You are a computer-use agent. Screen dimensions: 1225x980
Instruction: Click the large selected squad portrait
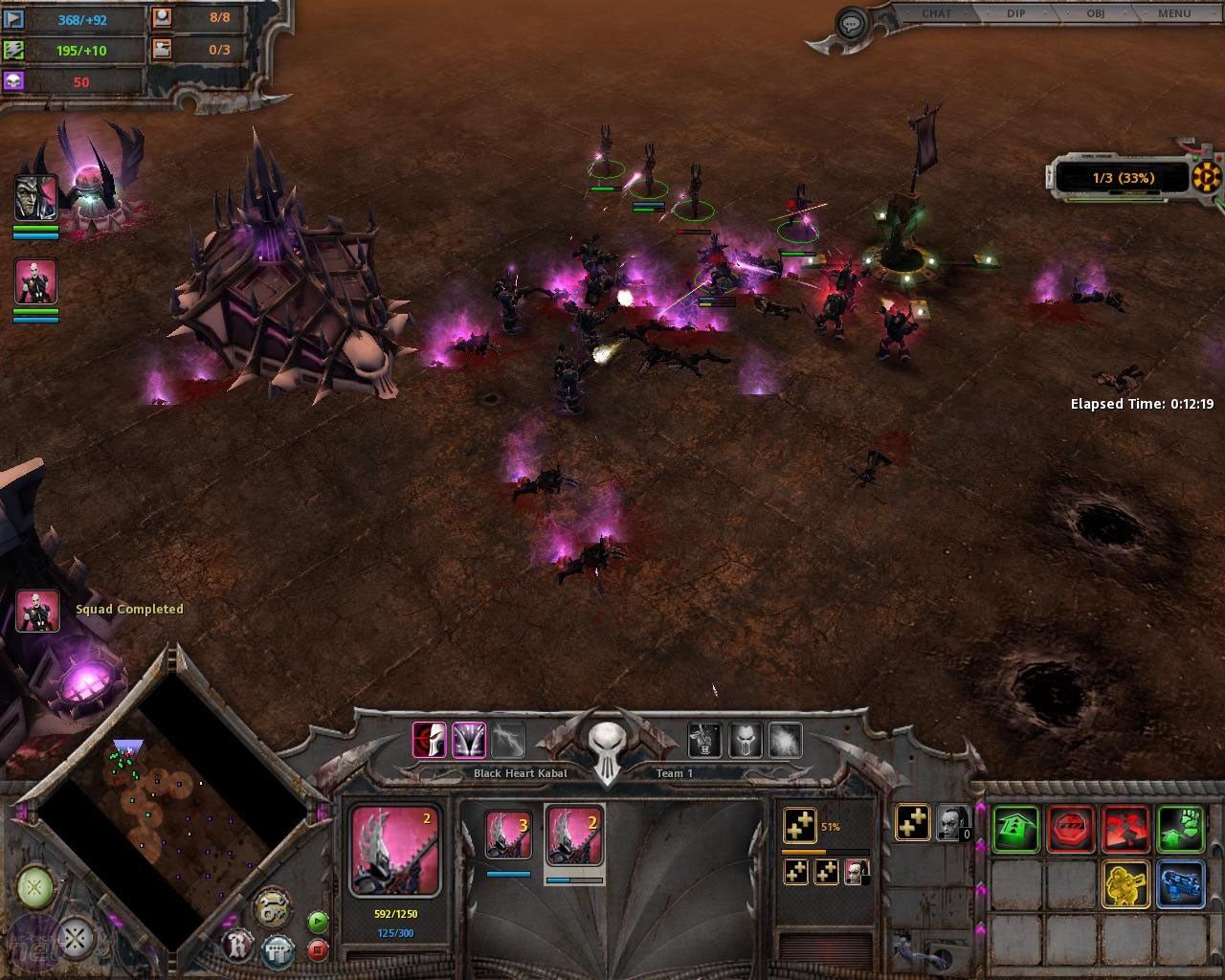pos(394,850)
